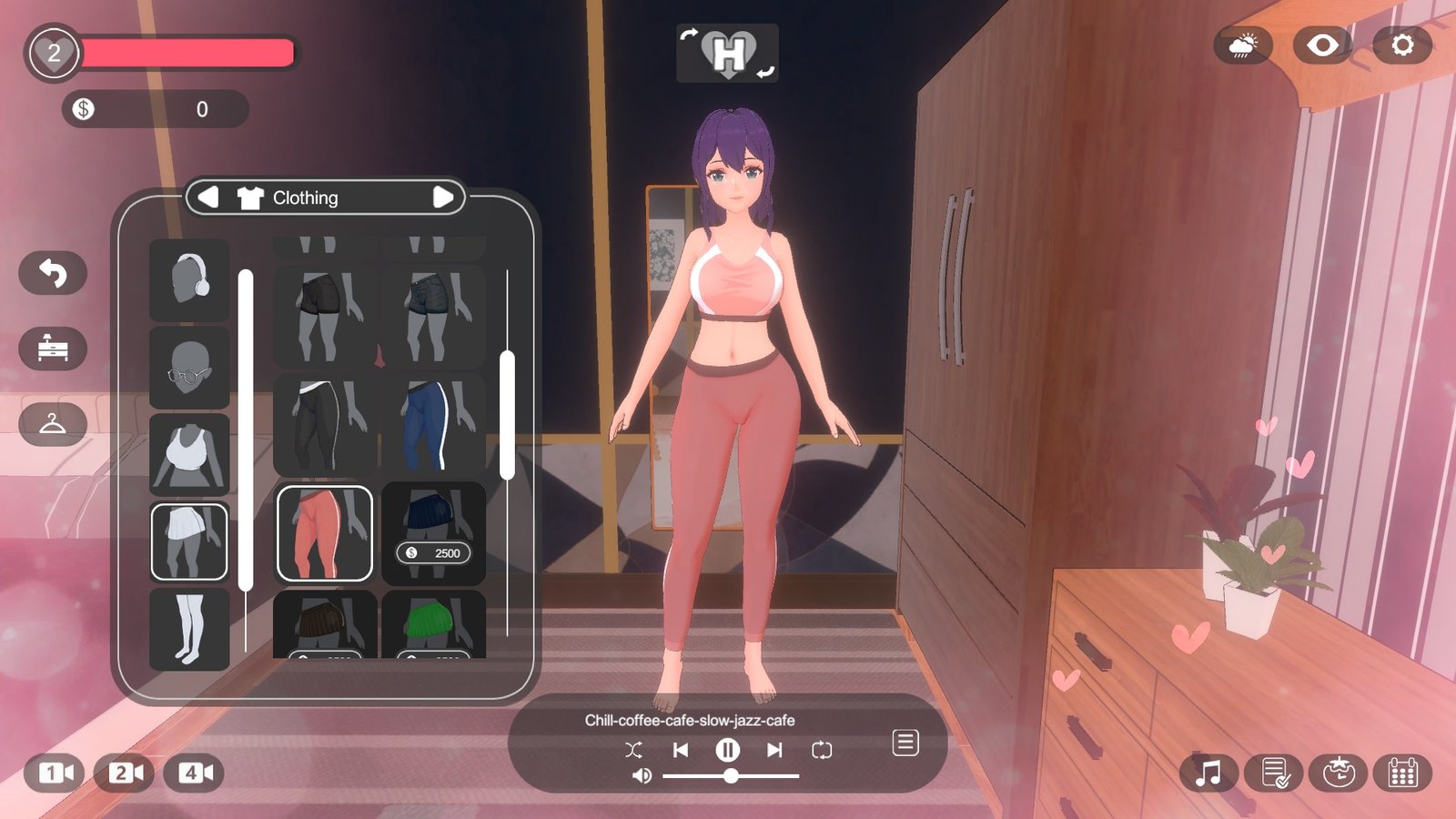The image size is (1456, 819).
Task: Open the weather settings
Action: coord(1243,45)
